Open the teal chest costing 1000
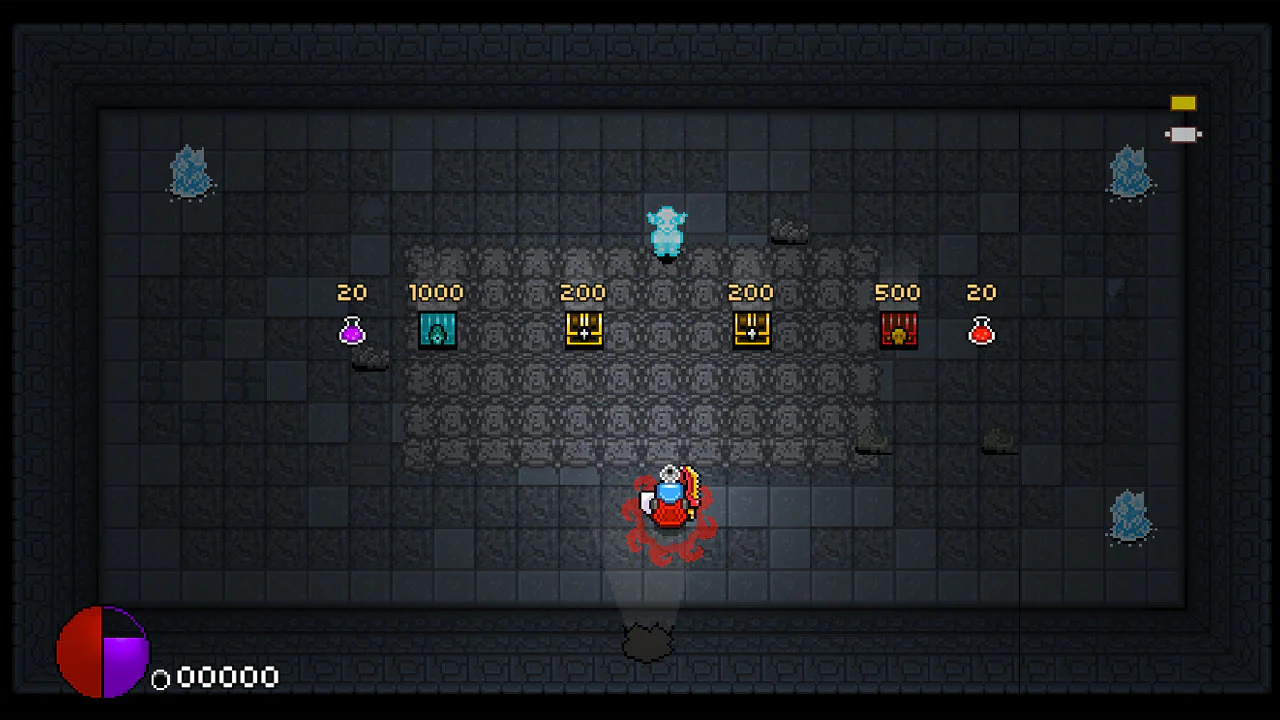 coord(437,330)
